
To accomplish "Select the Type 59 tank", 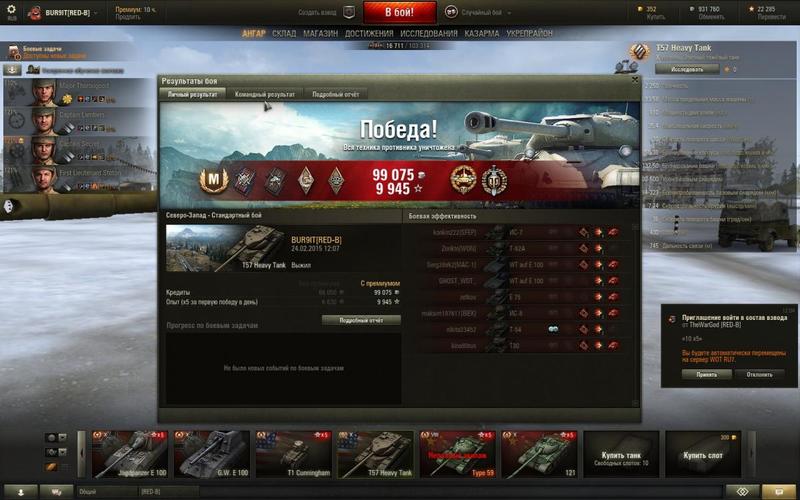I will pyautogui.click(x=456, y=455).
